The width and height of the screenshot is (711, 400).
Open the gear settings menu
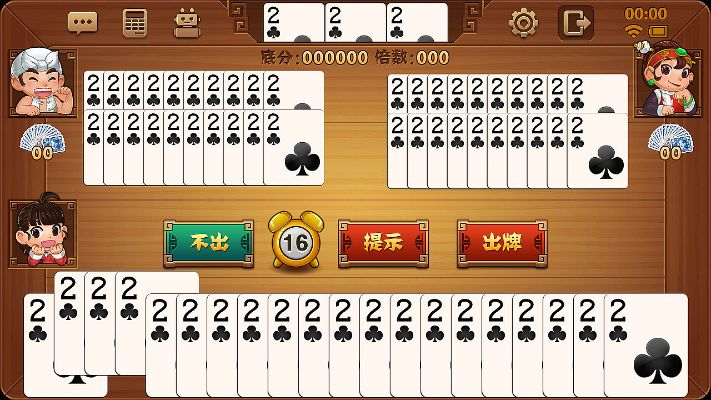tap(522, 22)
